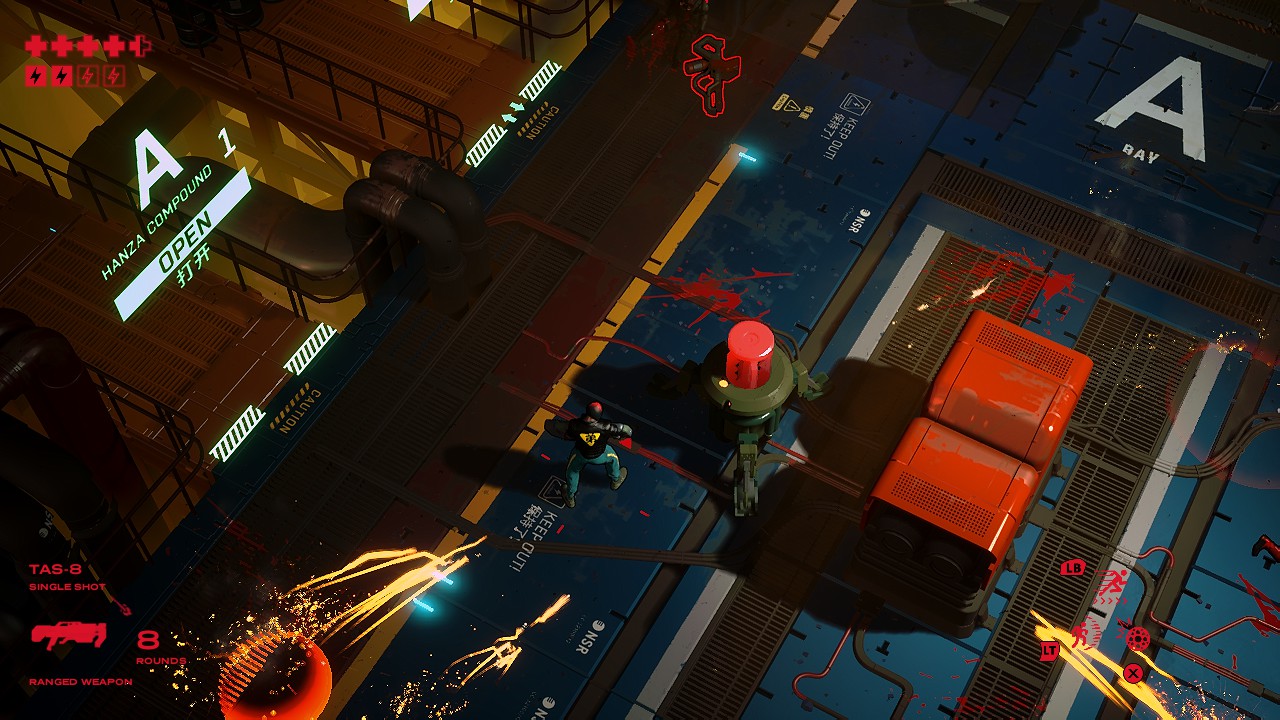The height and width of the screenshot is (720, 1280).
Task: Click the LT button prompt badge
Action: tap(1050, 650)
